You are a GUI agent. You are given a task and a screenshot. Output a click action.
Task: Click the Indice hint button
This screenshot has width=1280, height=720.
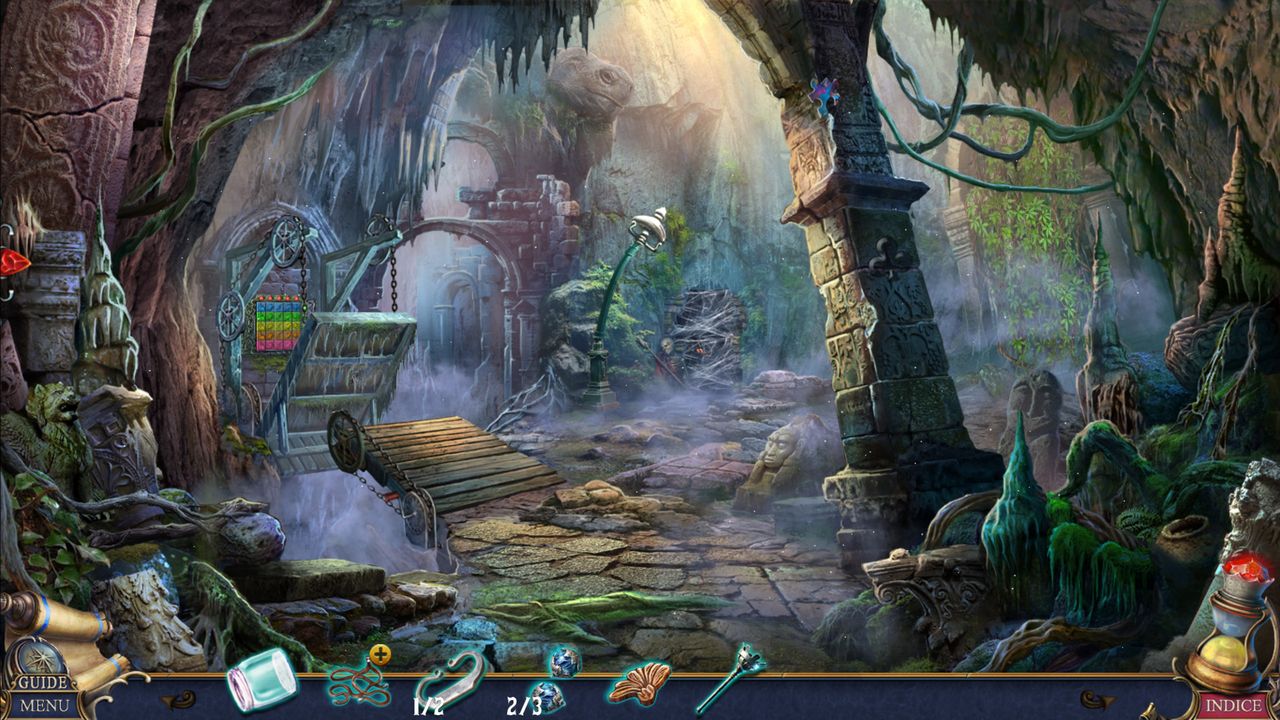tap(1232, 706)
